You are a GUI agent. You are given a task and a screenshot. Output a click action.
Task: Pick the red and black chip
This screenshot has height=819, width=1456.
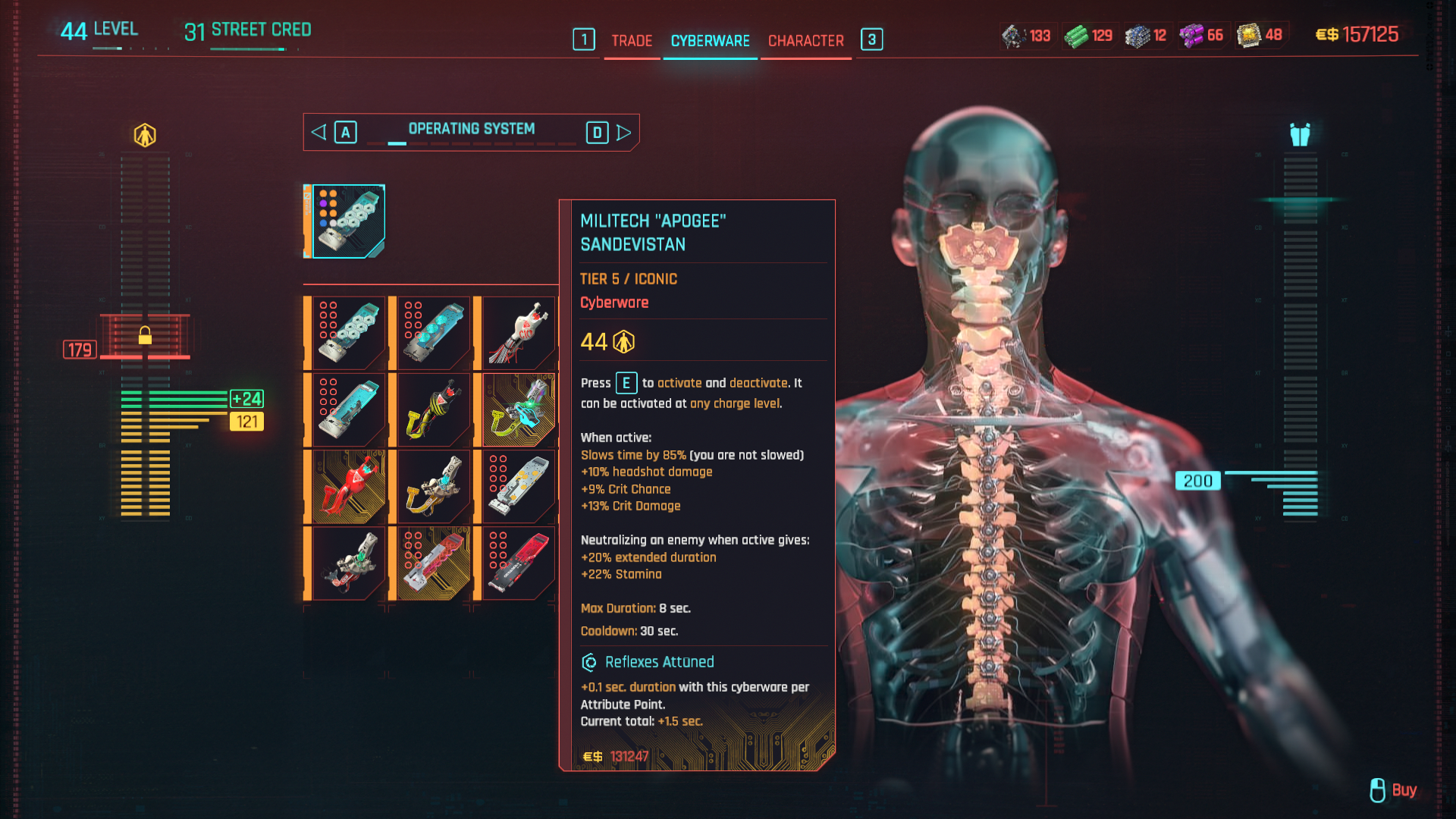click(519, 563)
